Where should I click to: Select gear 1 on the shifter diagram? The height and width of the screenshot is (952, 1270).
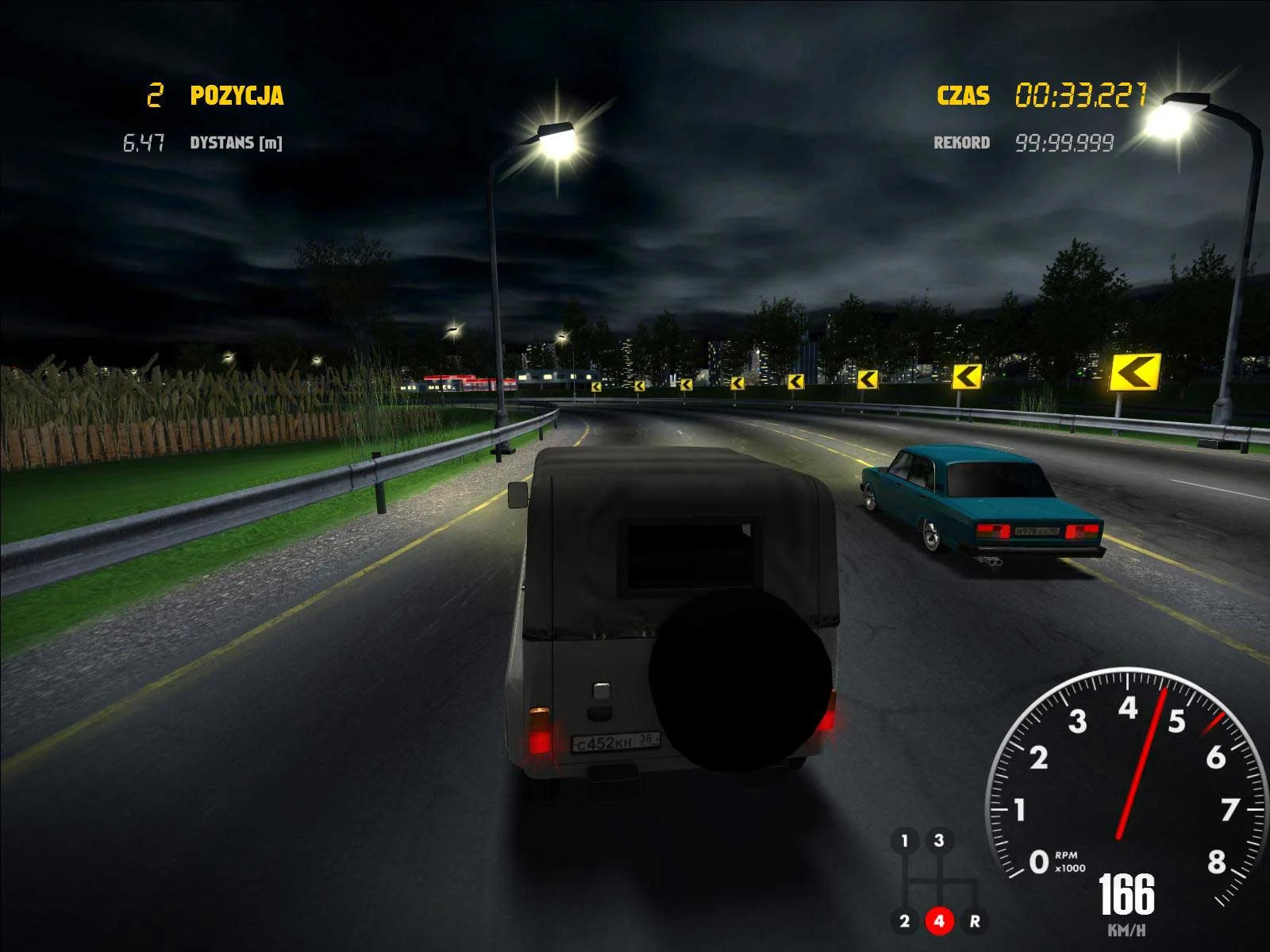tap(904, 839)
